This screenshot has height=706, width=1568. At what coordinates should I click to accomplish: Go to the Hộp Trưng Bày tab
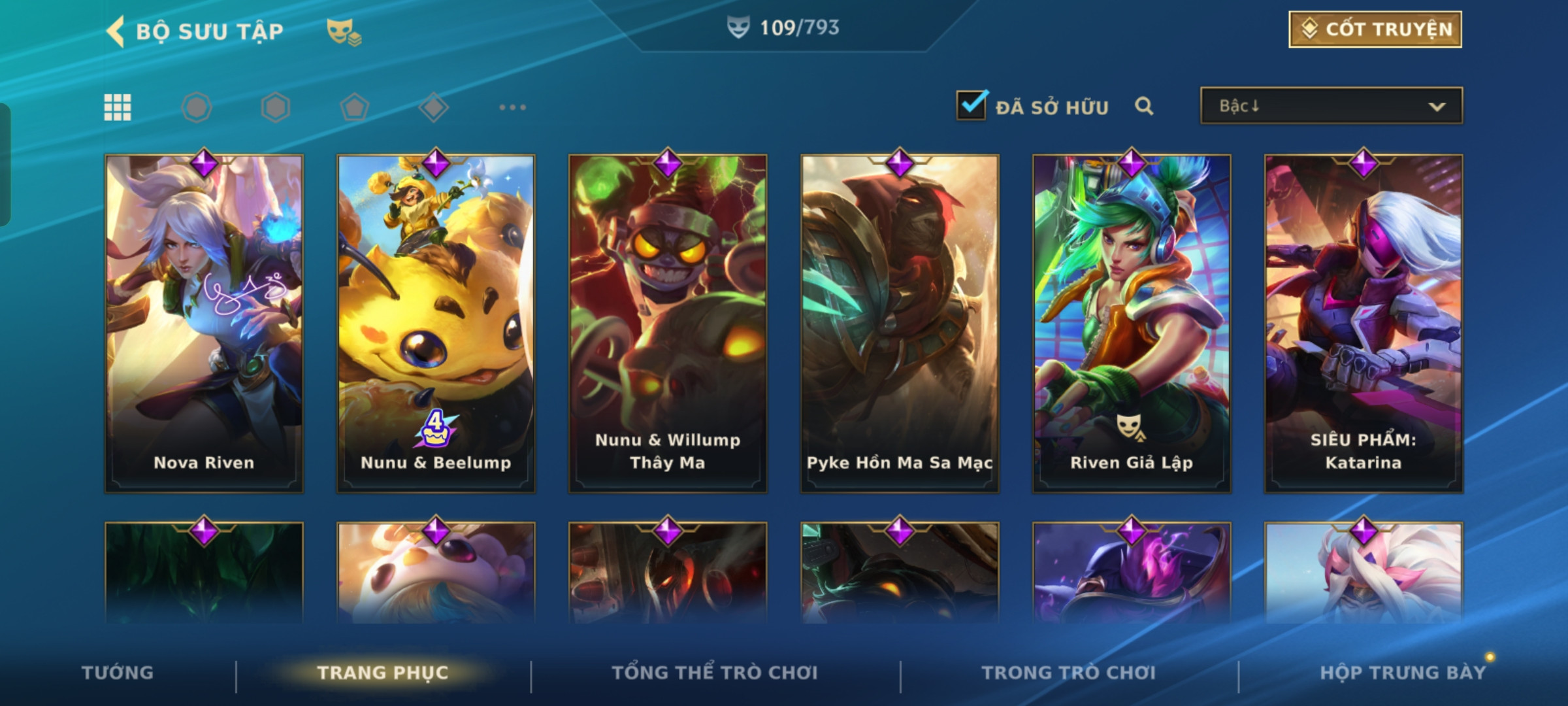[x=1403, y=673]
